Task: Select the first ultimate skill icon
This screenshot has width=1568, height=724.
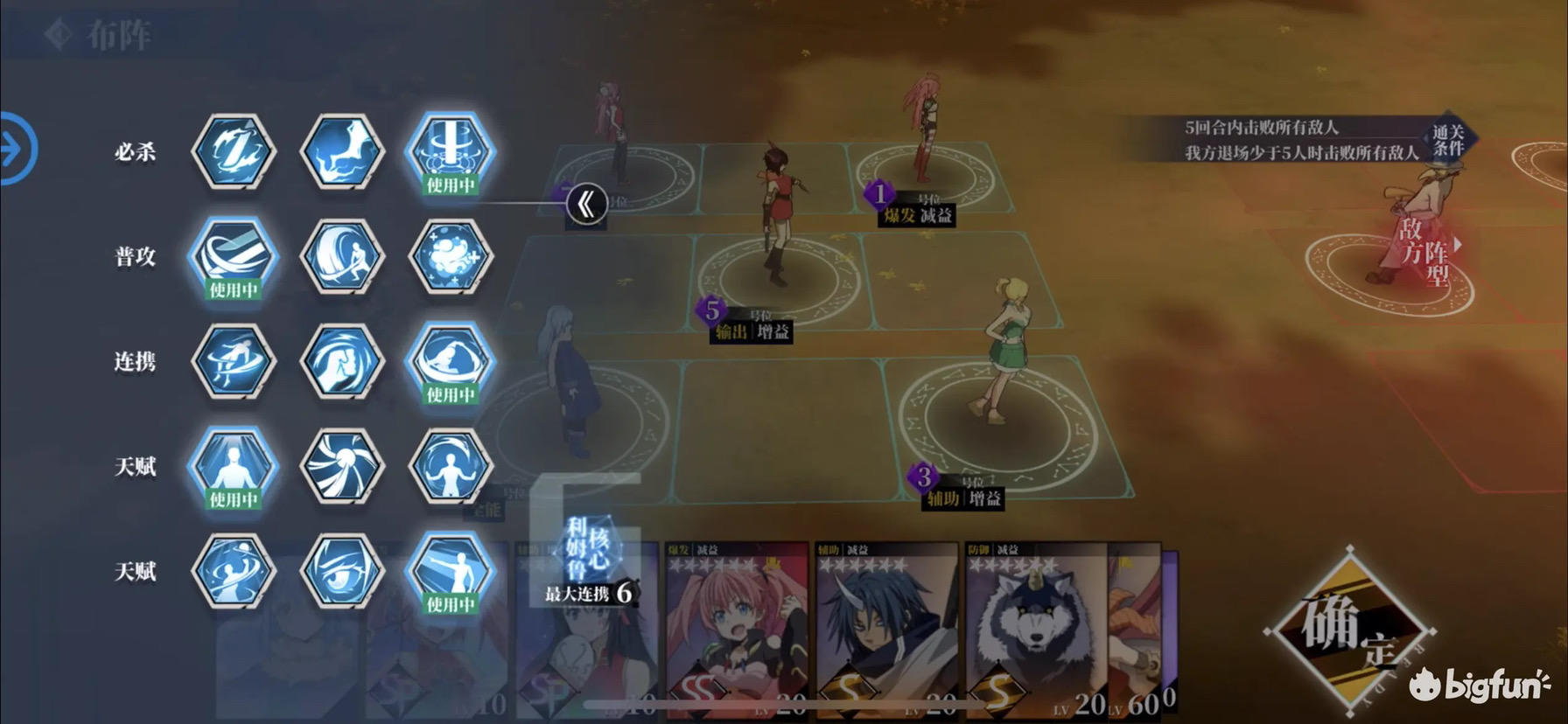Action: click(x=233, y=150)
